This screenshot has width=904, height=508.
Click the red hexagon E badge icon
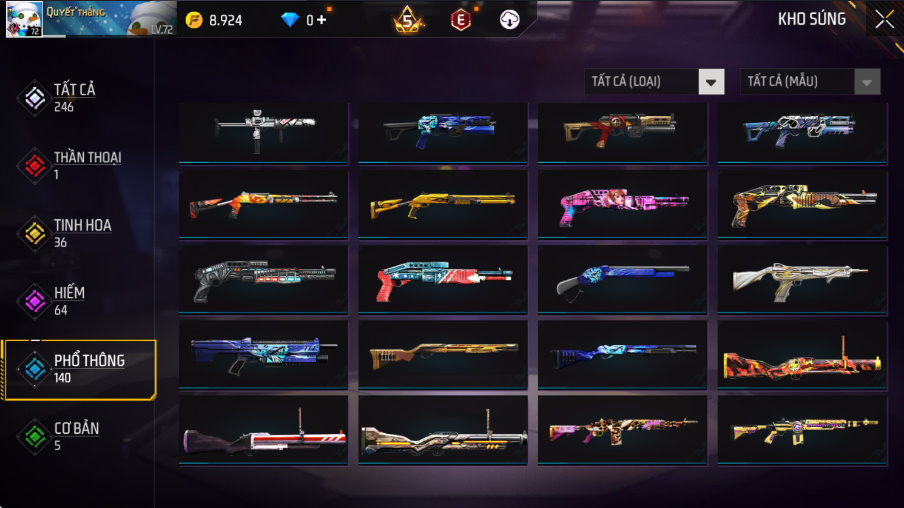pos(461,19)
